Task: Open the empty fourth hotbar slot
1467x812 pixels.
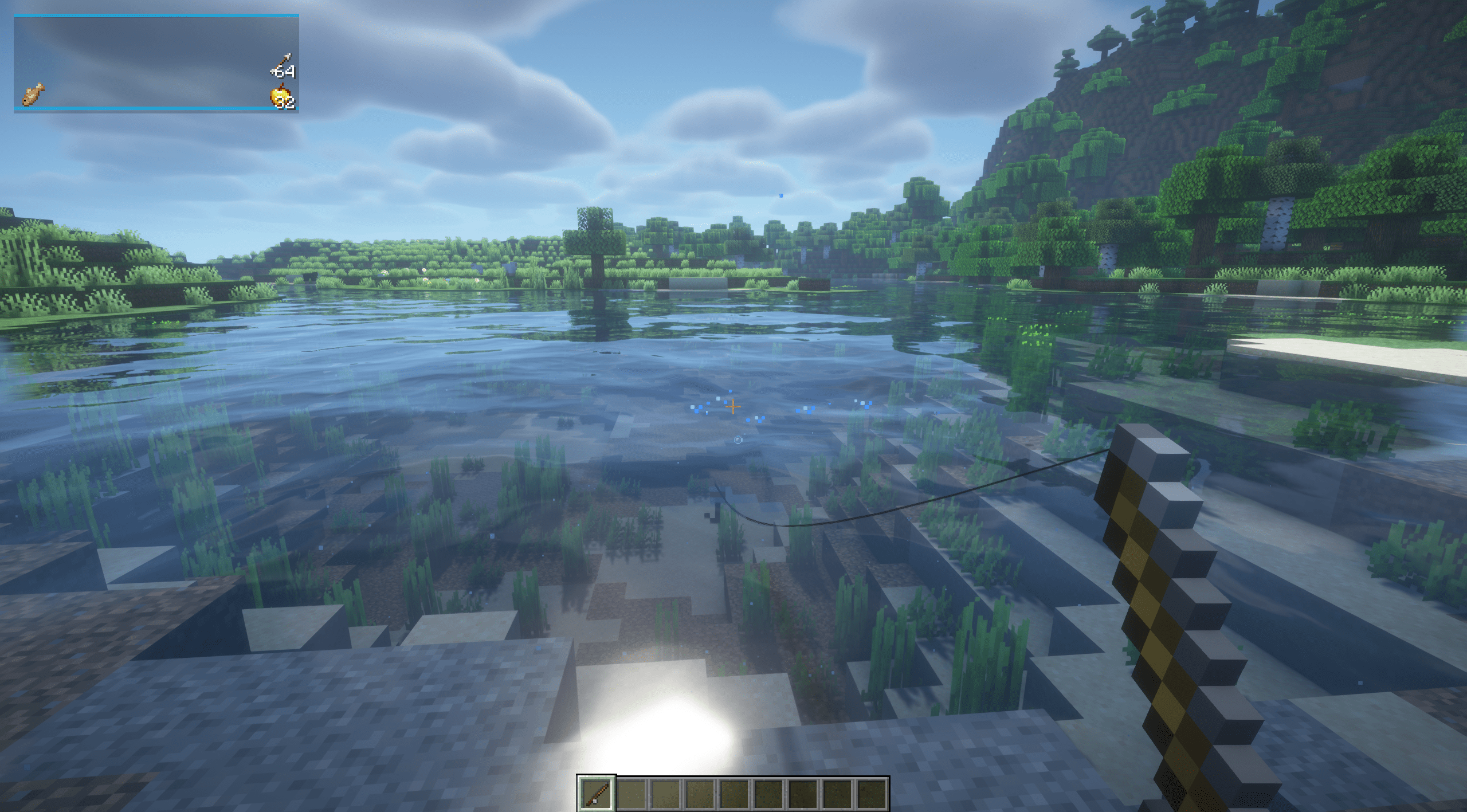Action: point(701,794)
